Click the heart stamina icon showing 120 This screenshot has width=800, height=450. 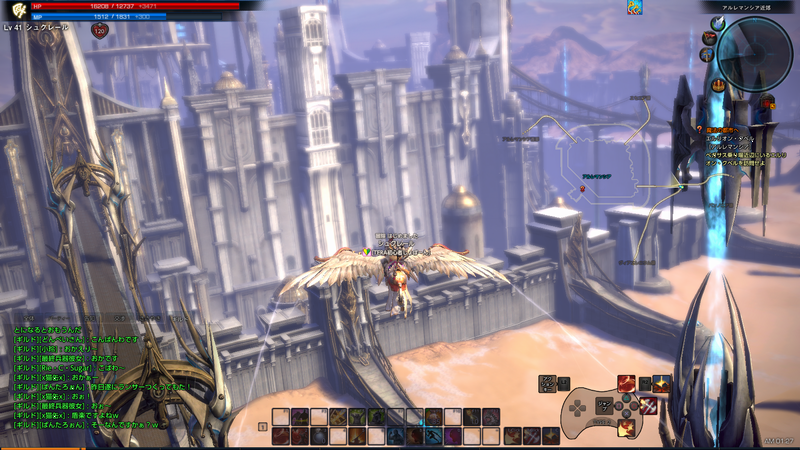(x=99, y=31)
